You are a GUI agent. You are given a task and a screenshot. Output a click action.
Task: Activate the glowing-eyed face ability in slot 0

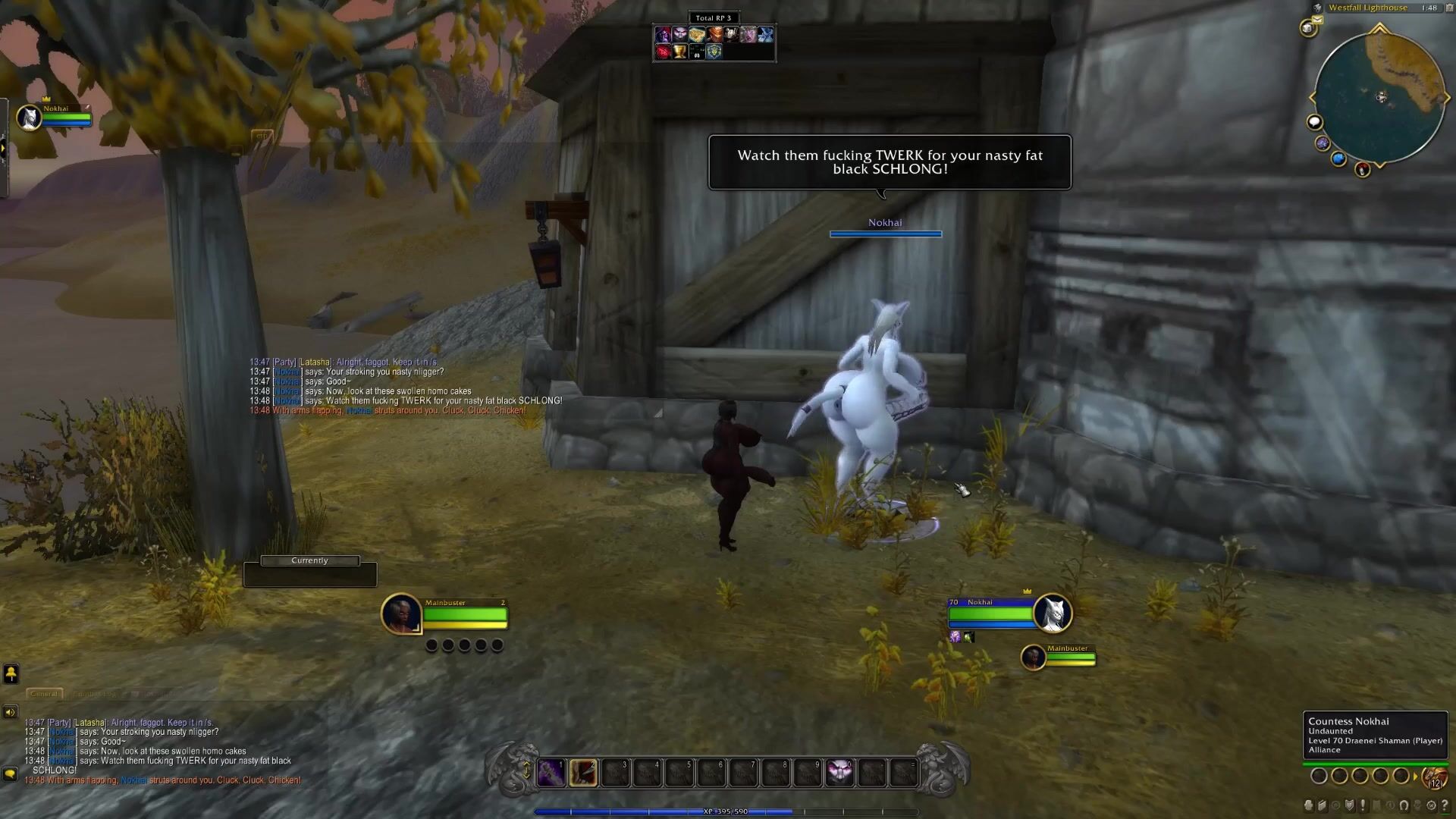coord(839,773)
